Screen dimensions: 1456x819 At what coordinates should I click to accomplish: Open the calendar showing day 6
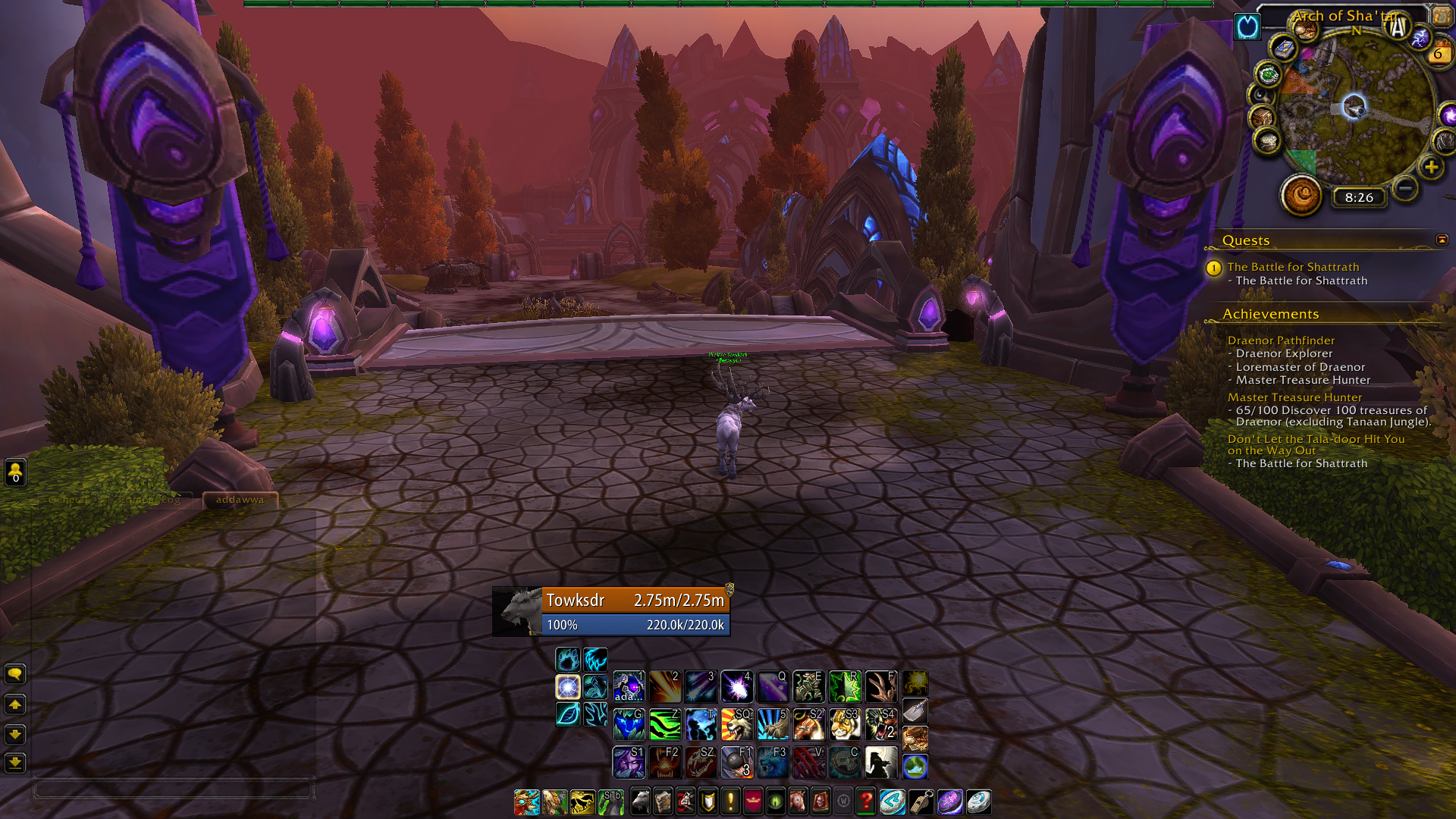[1438, 54]
